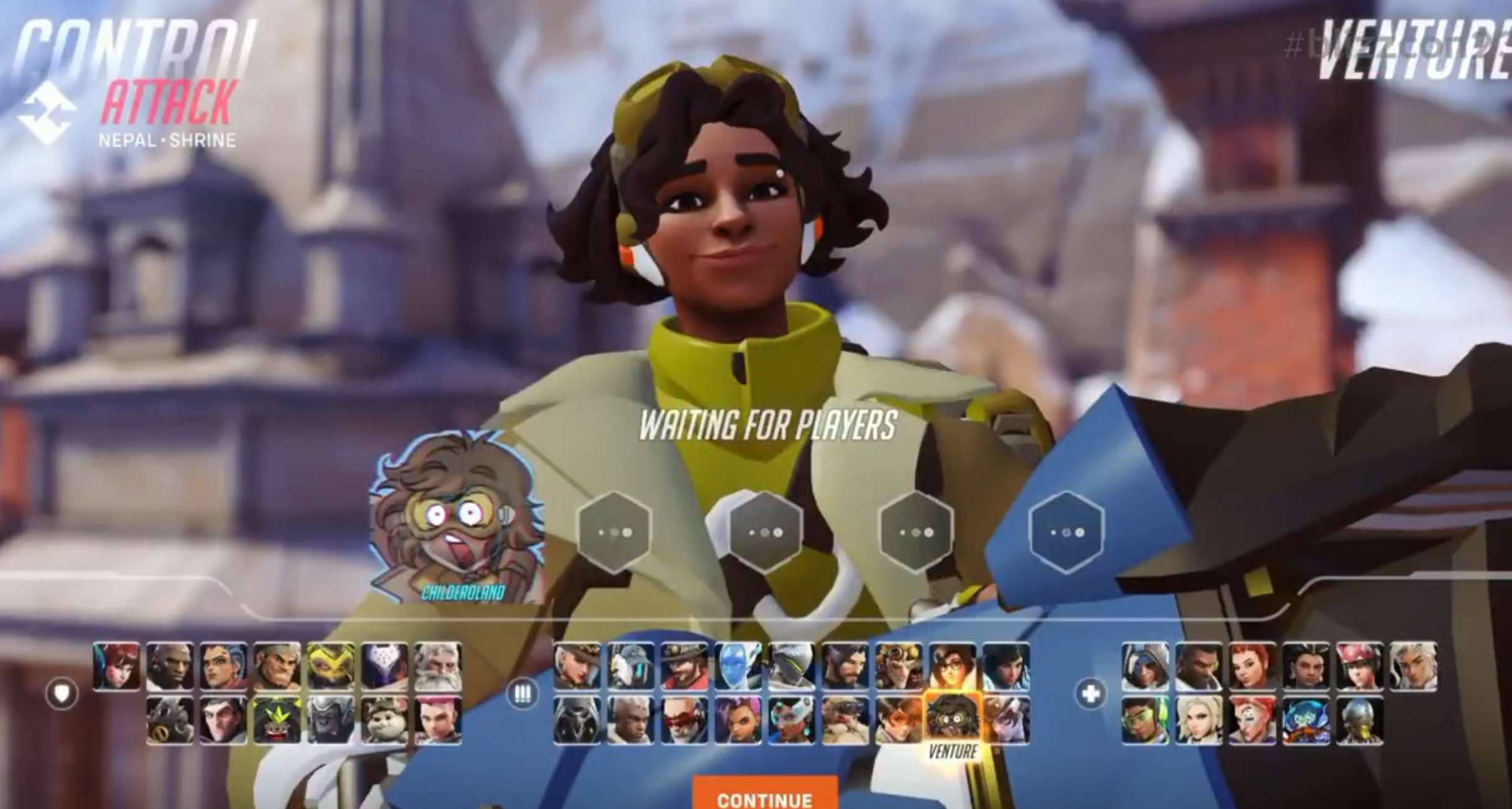Choose Echo's blue-faced portrait
The width and height of the screenshot is (1512, 809).
click(738, 666)
